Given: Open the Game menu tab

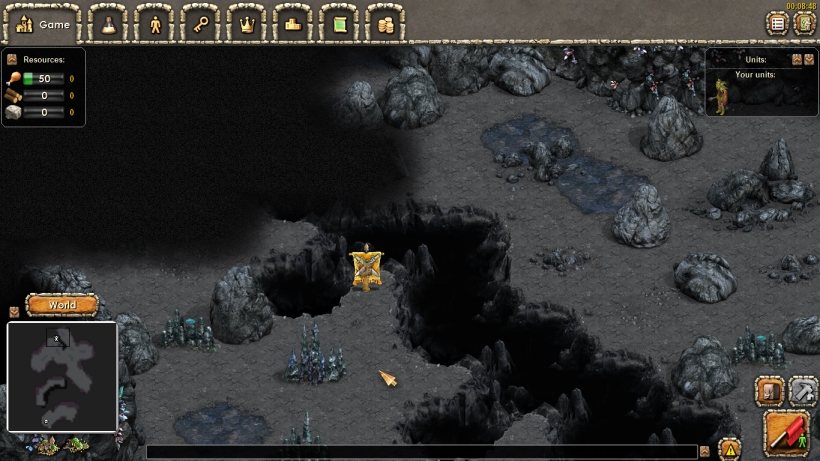Looking at the screenshot, I should click(41, 23).
